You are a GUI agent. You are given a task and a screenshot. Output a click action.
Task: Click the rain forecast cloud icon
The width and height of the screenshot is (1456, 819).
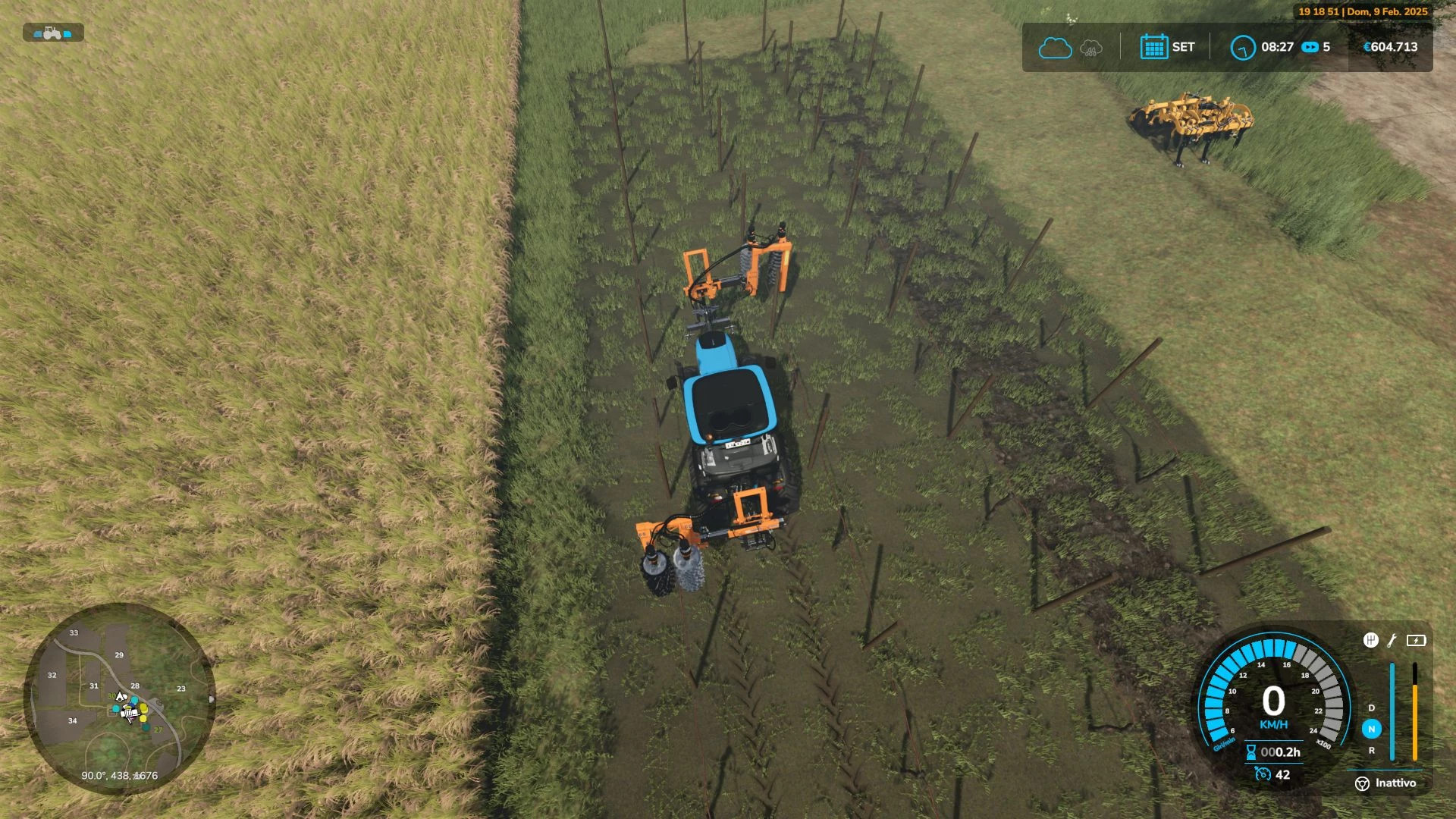(x=1090, y=48)
